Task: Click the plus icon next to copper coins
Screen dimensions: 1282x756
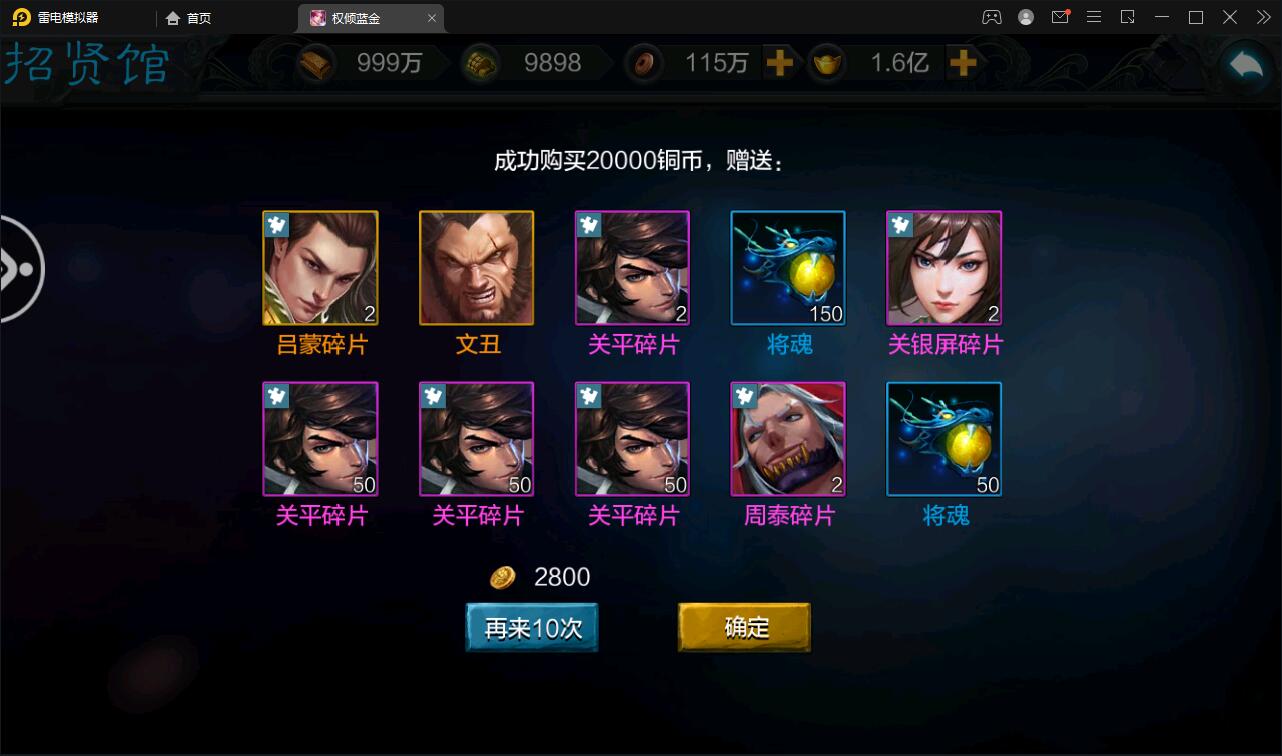Action: [x=780, y=62]
